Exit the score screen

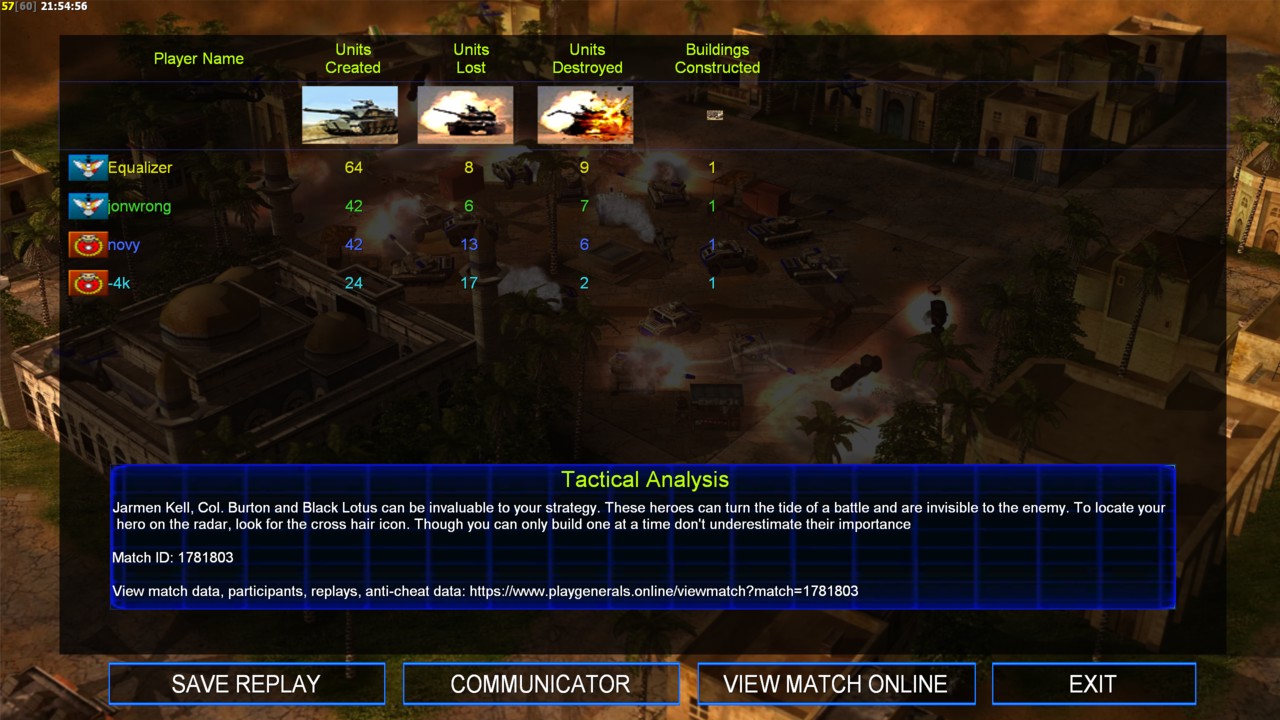point(1092,684)
